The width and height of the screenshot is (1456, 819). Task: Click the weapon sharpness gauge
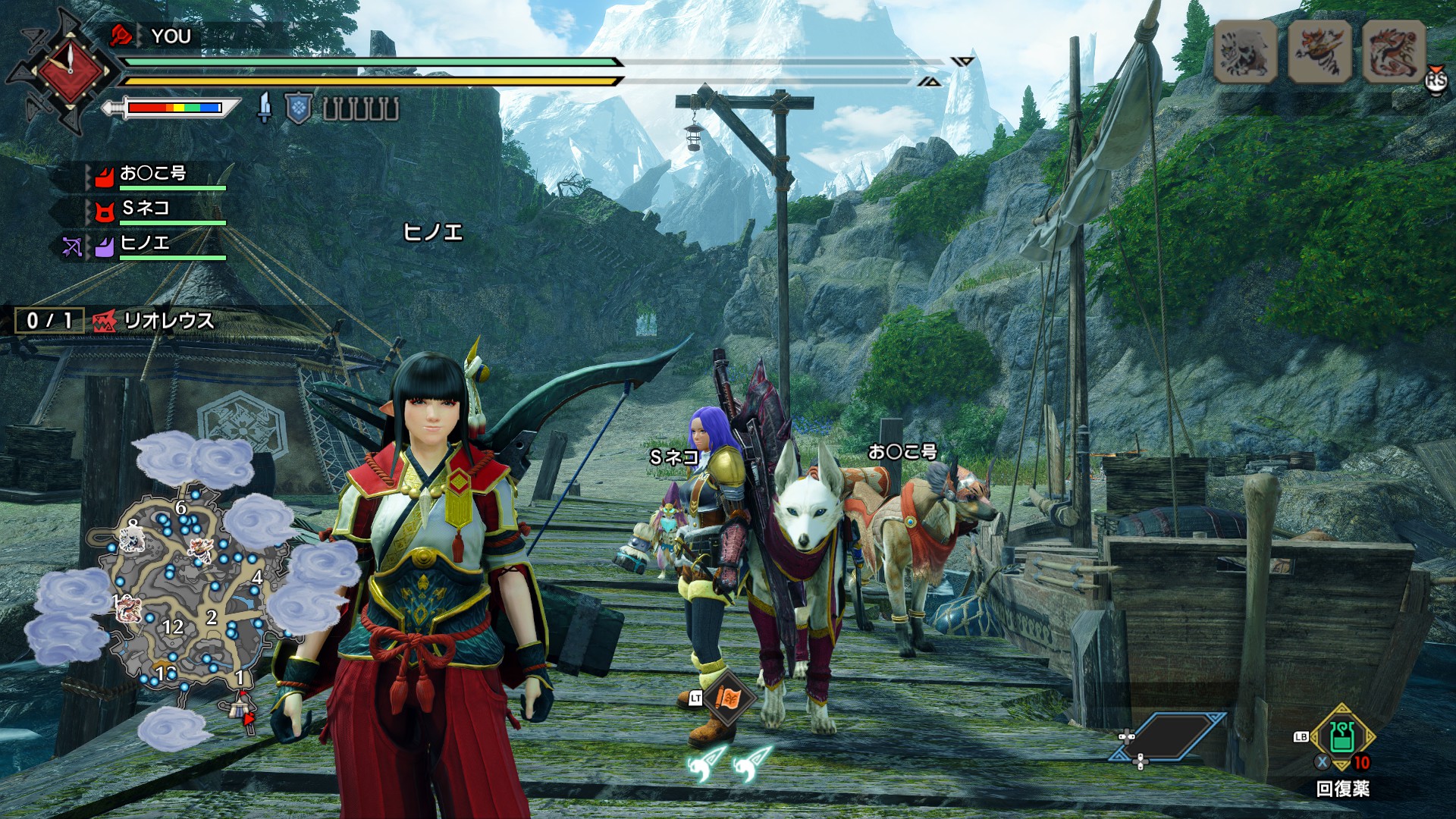(174, 108)
